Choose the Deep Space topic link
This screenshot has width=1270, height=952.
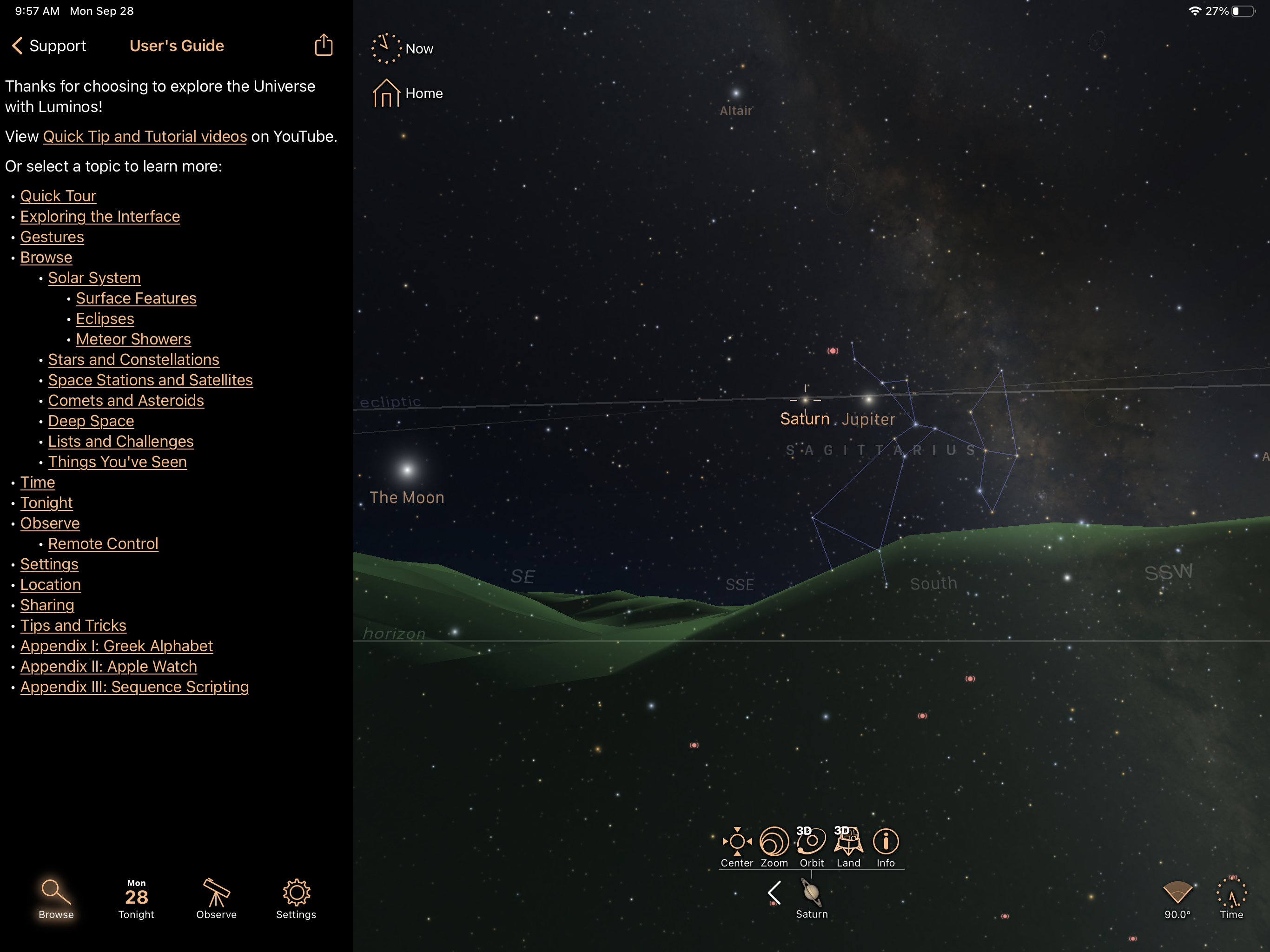click(x=91, y=422)
